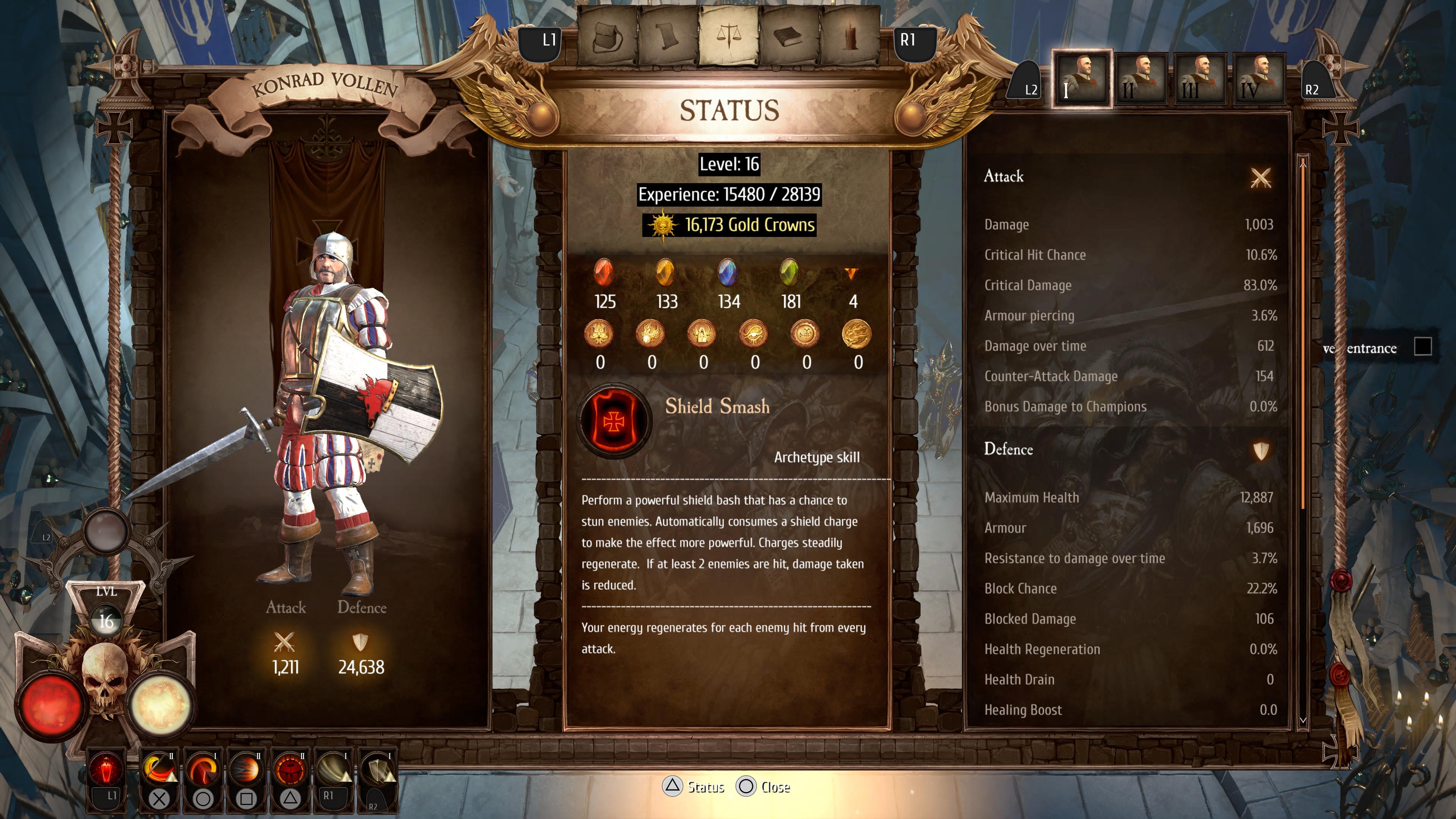
Task: Click the sun icon beside Gold Crowns
Action: (x=665, y=224)
